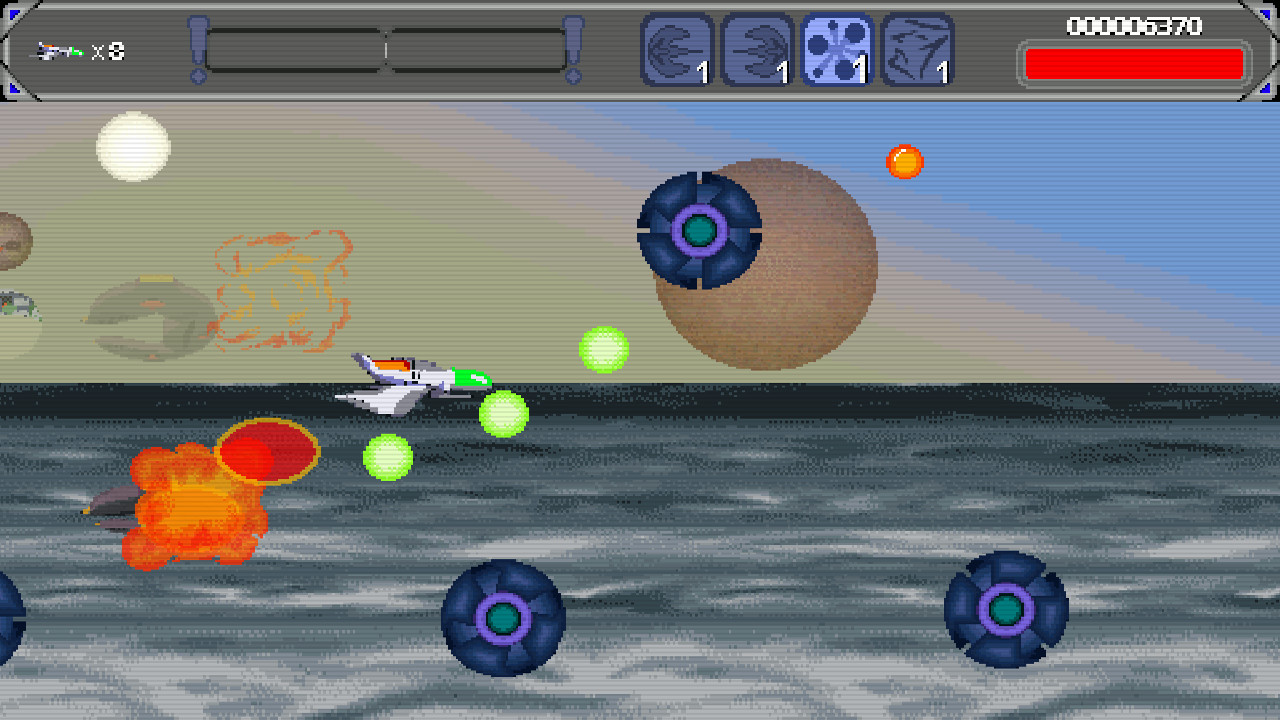Click the score readout 00006370
Image resolution: width=1280 pixels, height=720 pixels.
tap(1133, 27)
